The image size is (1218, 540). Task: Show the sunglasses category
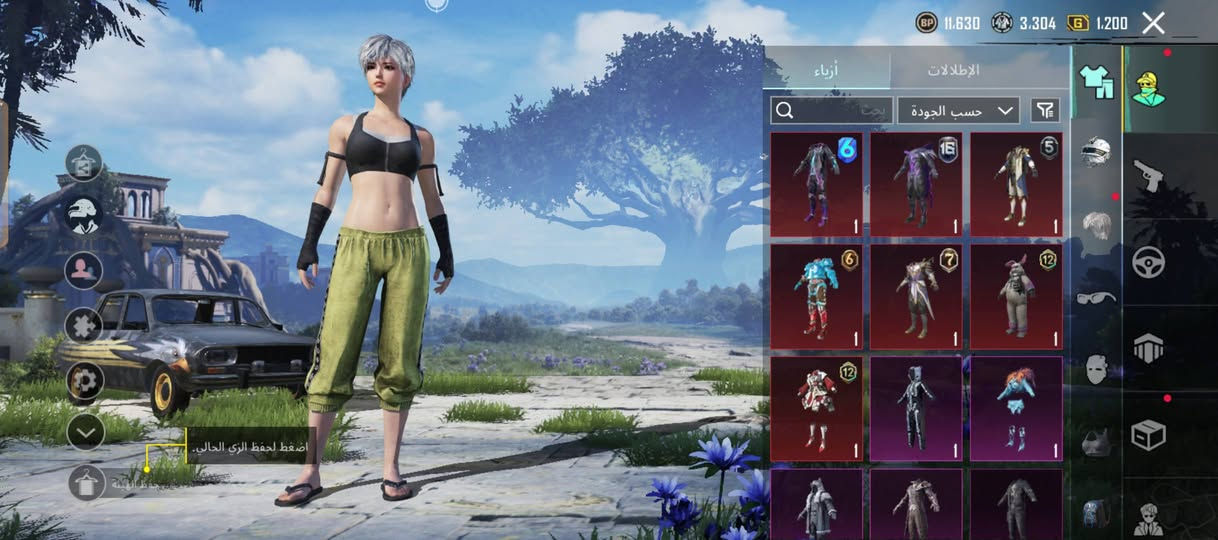tap(1096, 297)
